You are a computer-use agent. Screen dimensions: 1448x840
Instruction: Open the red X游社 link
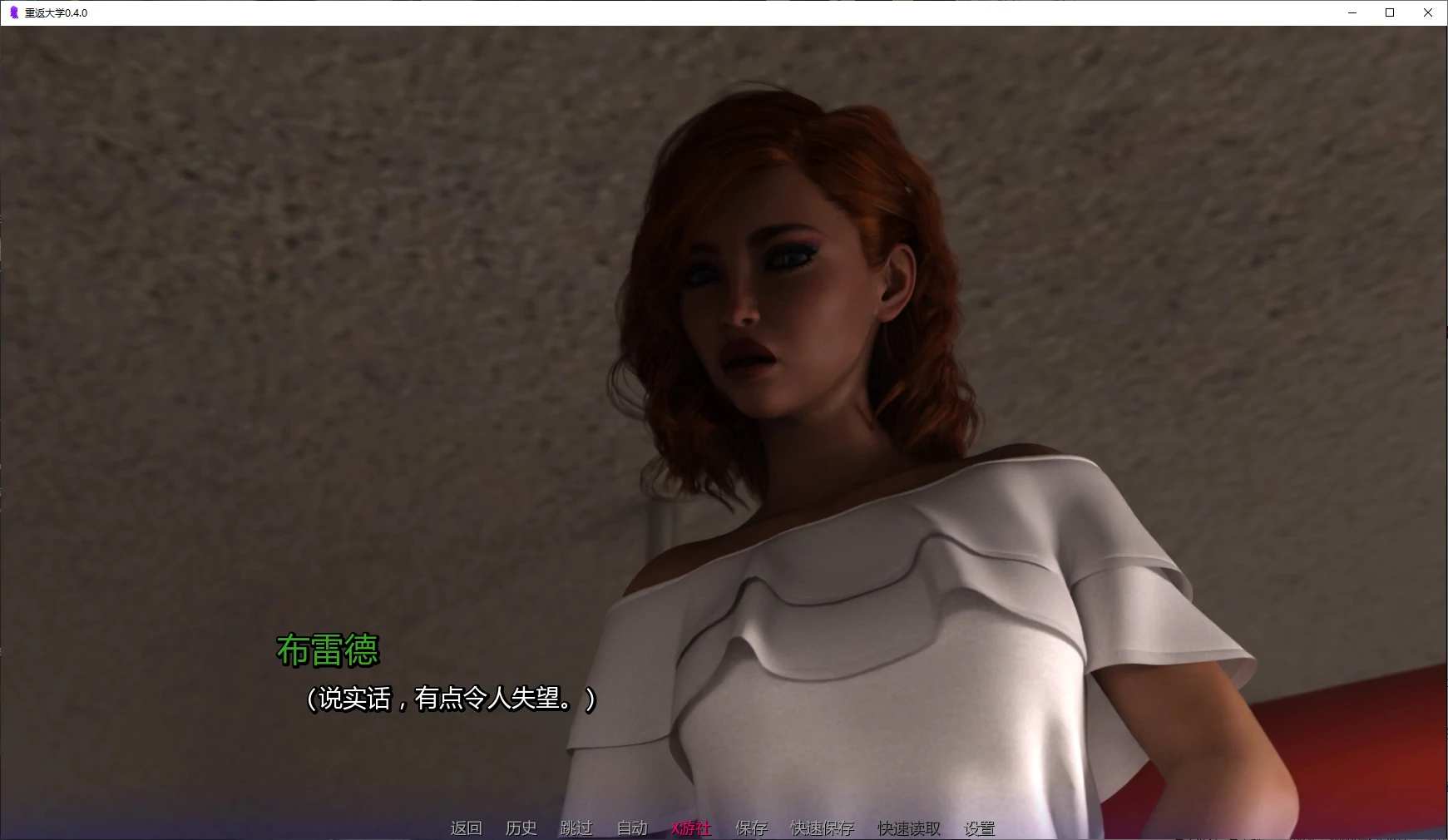click(689, 828)
